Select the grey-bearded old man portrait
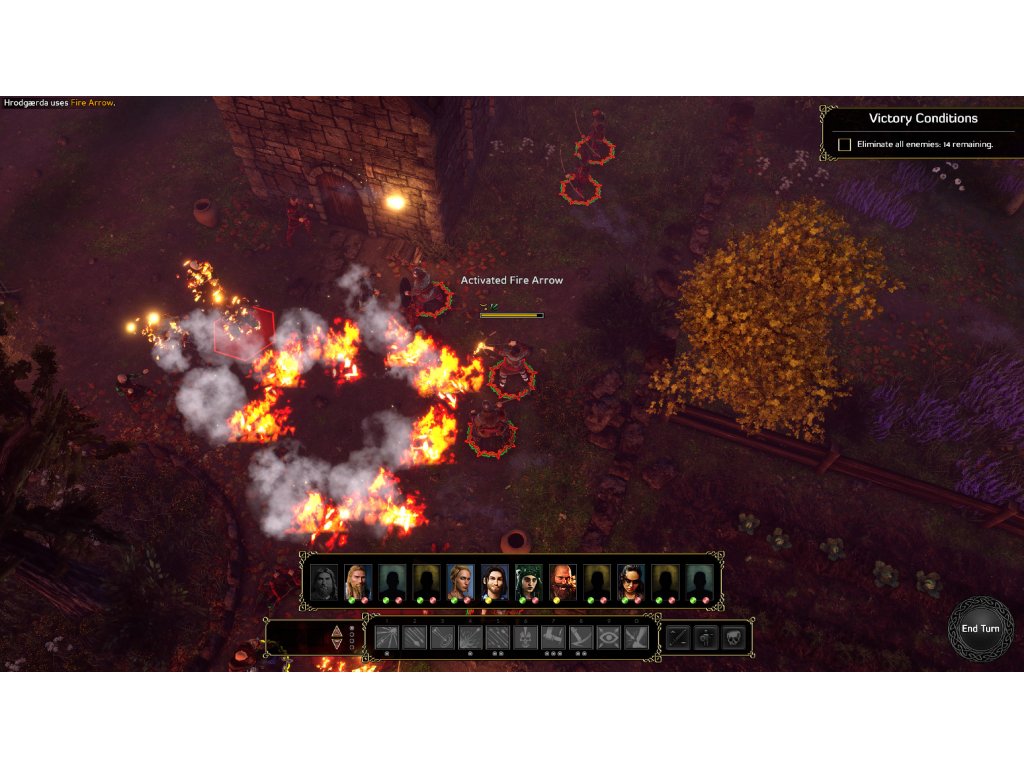 point(323,582)
